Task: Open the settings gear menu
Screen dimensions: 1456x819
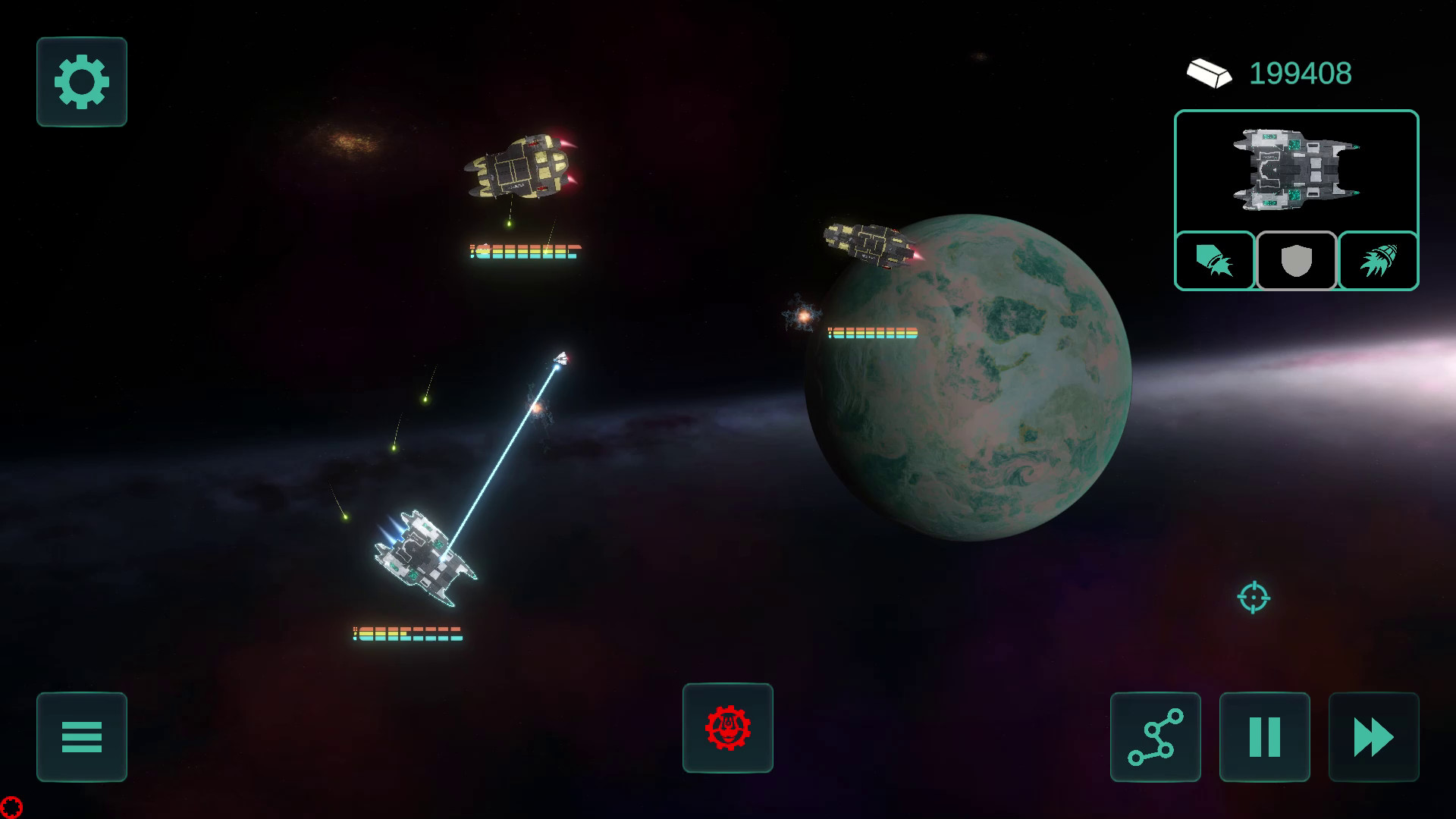Action: [81, 82]
